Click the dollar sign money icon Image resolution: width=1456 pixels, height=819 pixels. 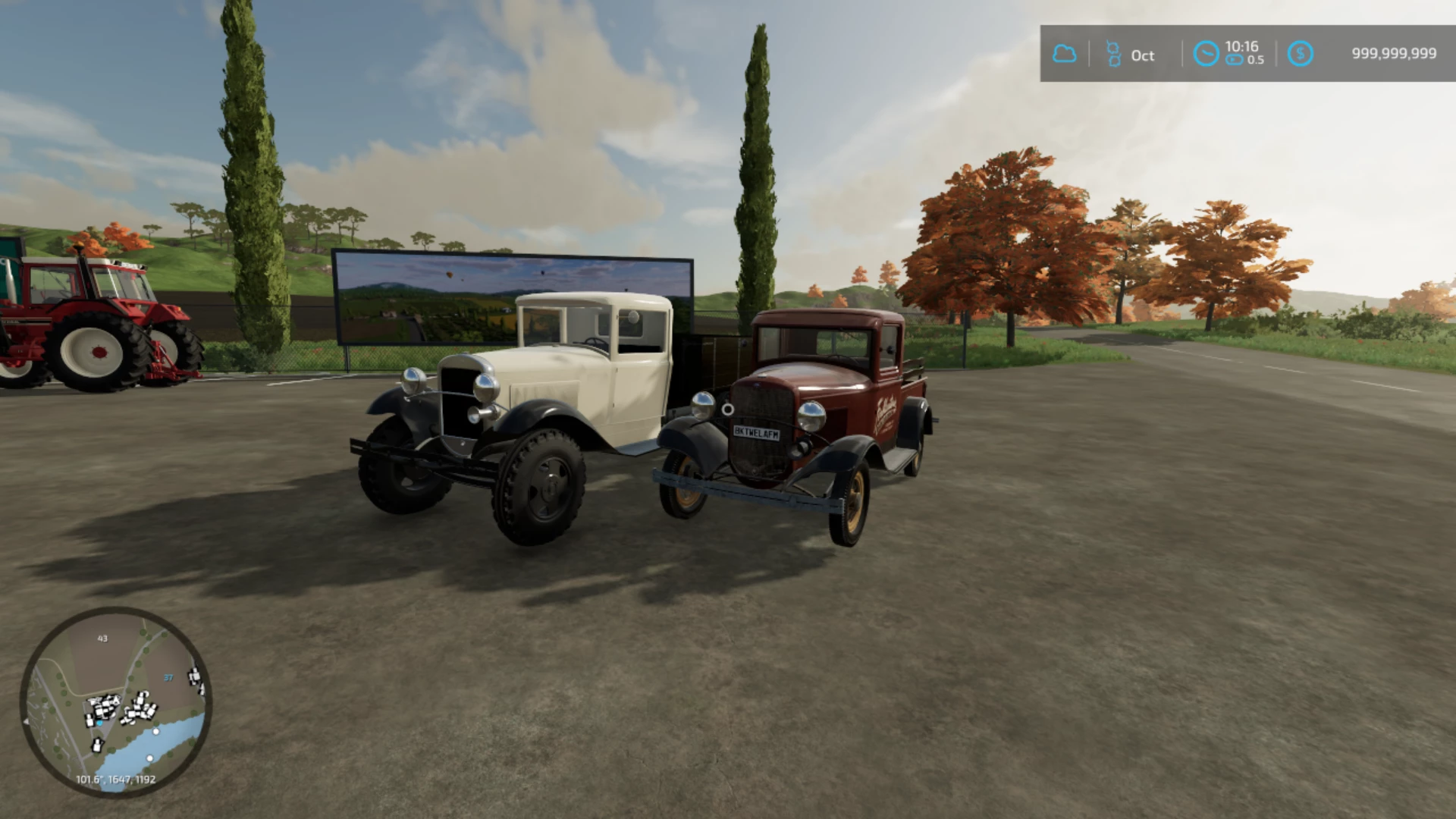[x=1300, y=53]
